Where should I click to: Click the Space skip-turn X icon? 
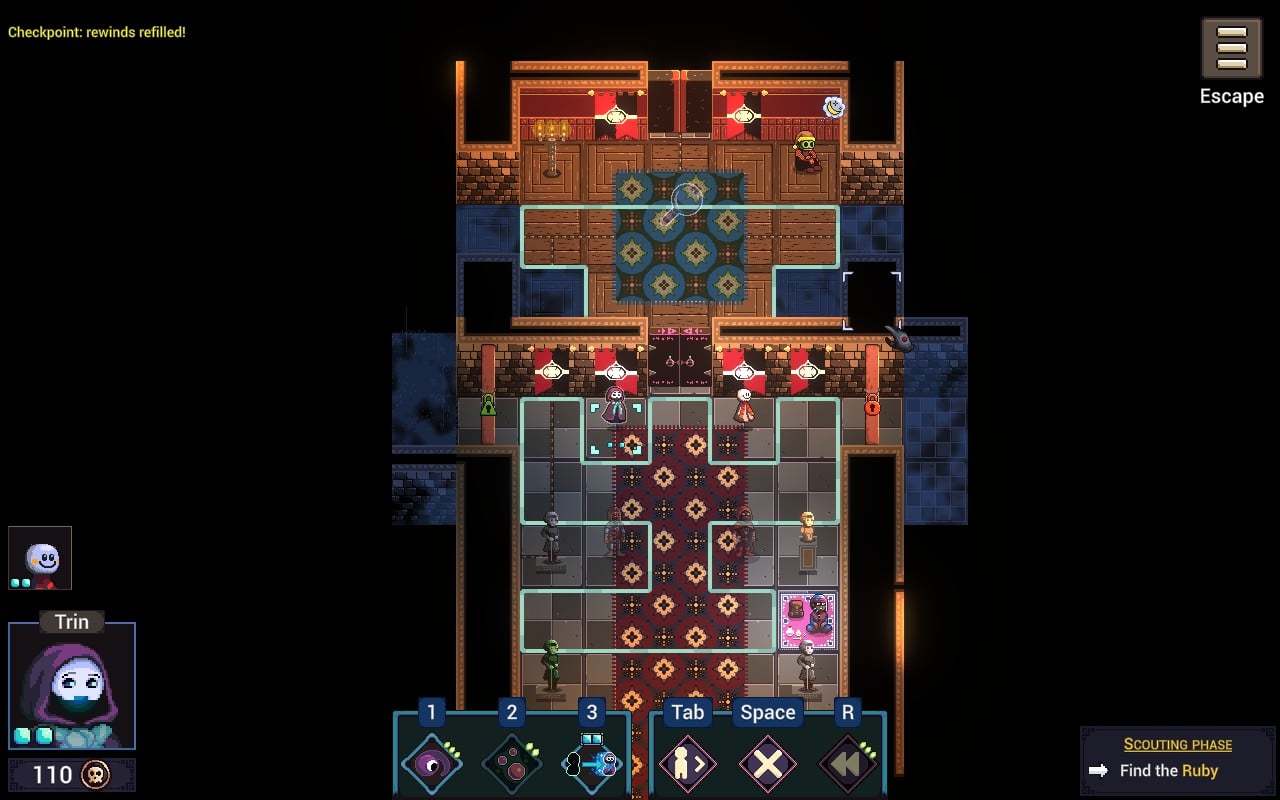pos(767,763)
